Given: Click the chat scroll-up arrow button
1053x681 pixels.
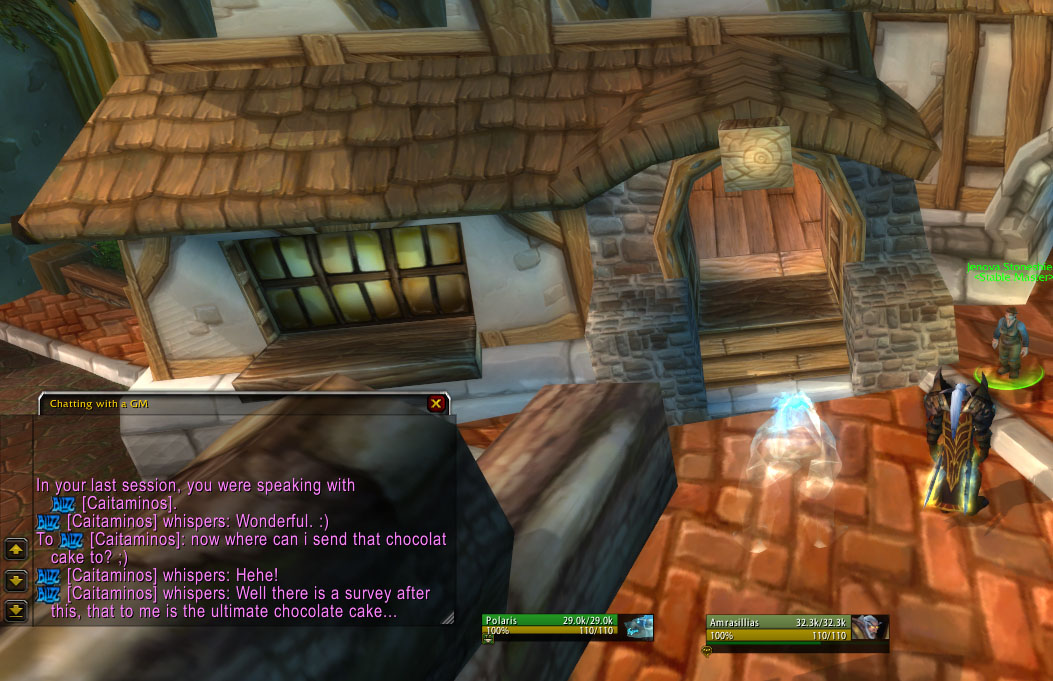Looking at the screenshot, I should tap(16, 549).
